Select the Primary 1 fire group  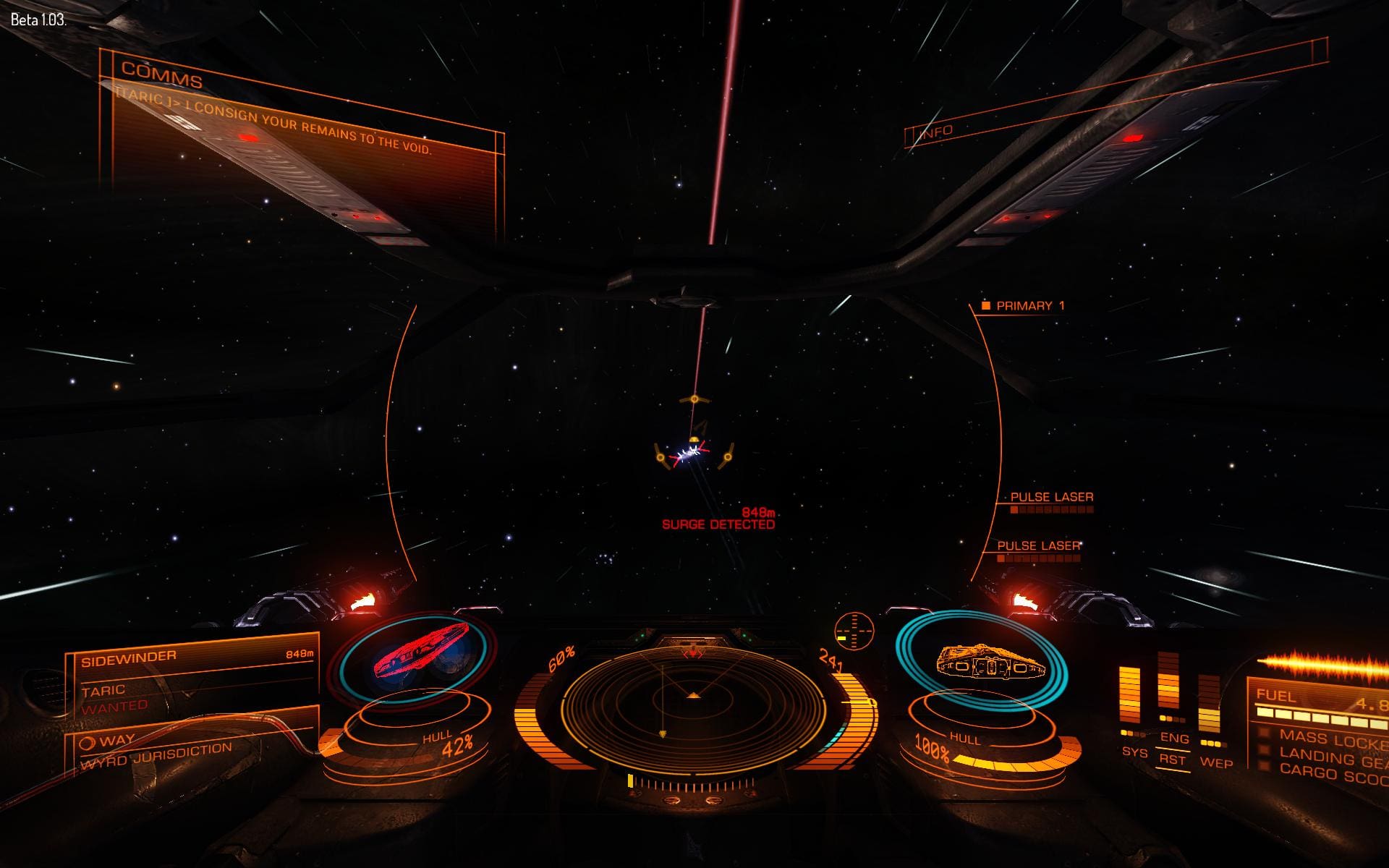(1029, 306)
